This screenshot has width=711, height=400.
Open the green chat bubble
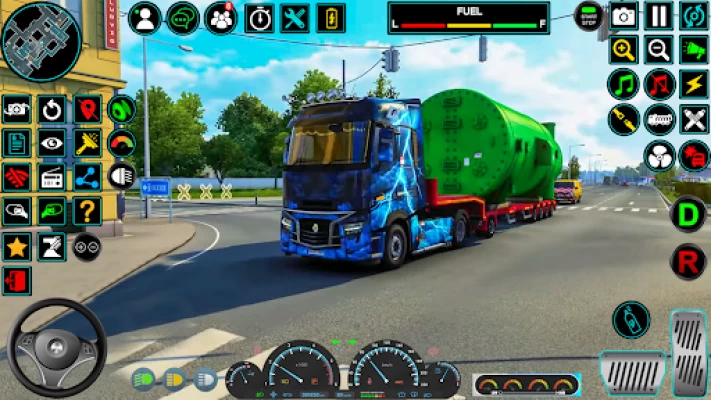tap(182, 17)
